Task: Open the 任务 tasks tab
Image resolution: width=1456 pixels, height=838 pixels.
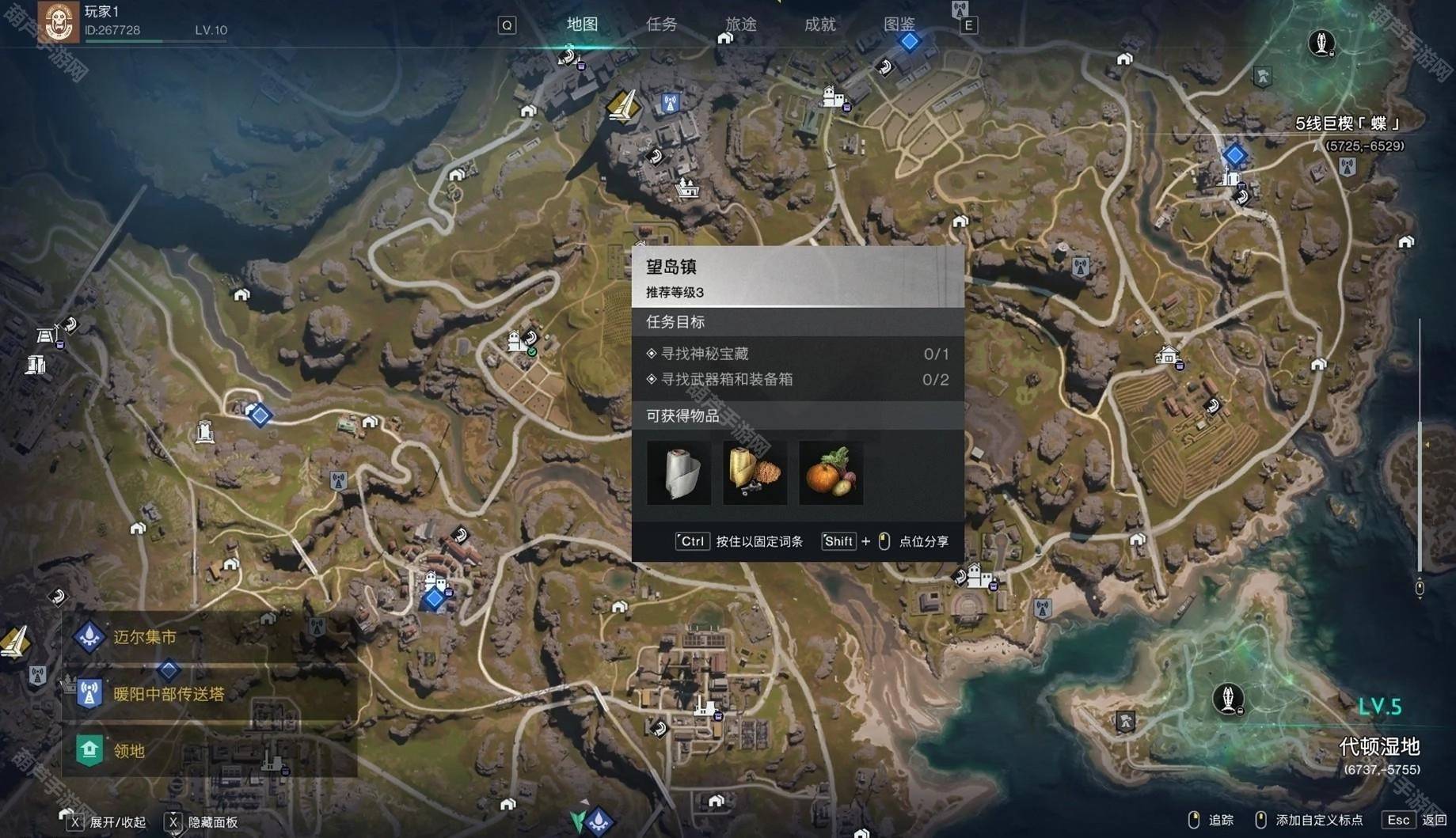Action: click(661, 25)
